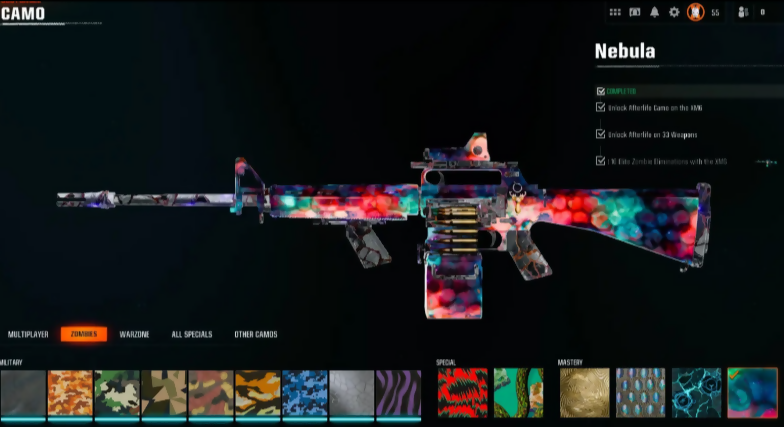Open the notifications bell

[655, 12]
